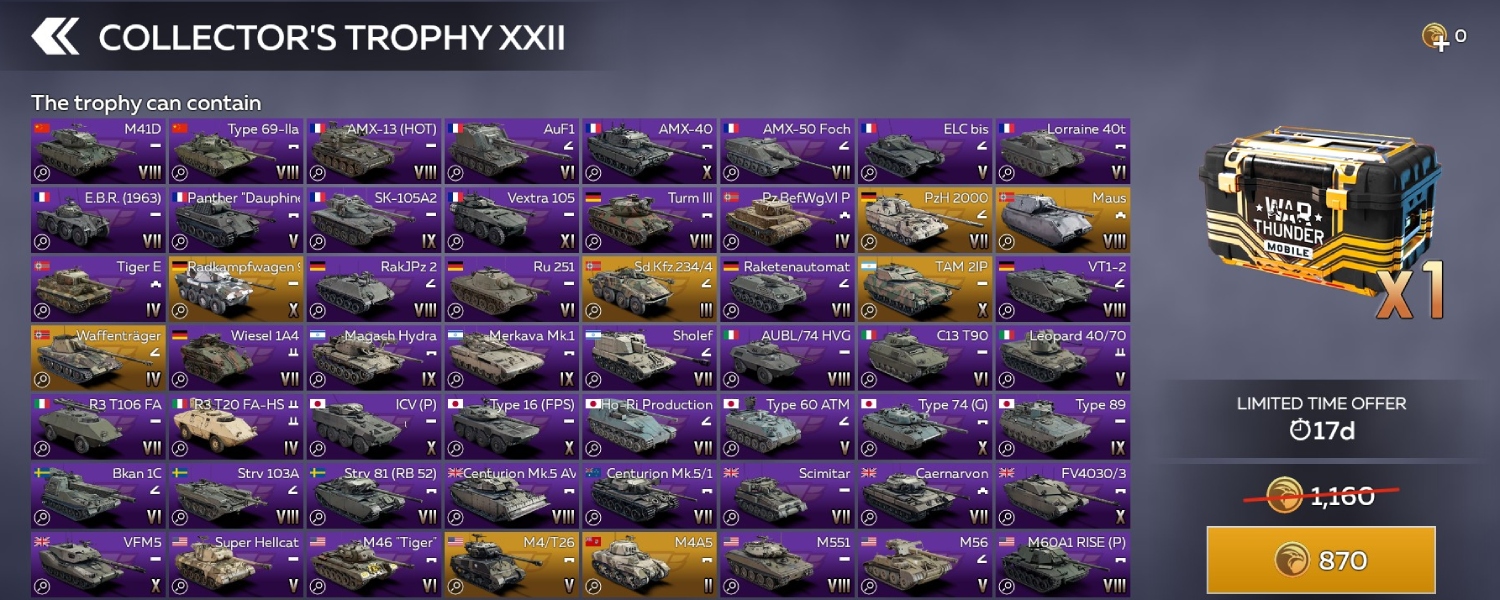Pick the M4A5 tank card
This screenshot has width=1500, height=600.
coord(649,565)
